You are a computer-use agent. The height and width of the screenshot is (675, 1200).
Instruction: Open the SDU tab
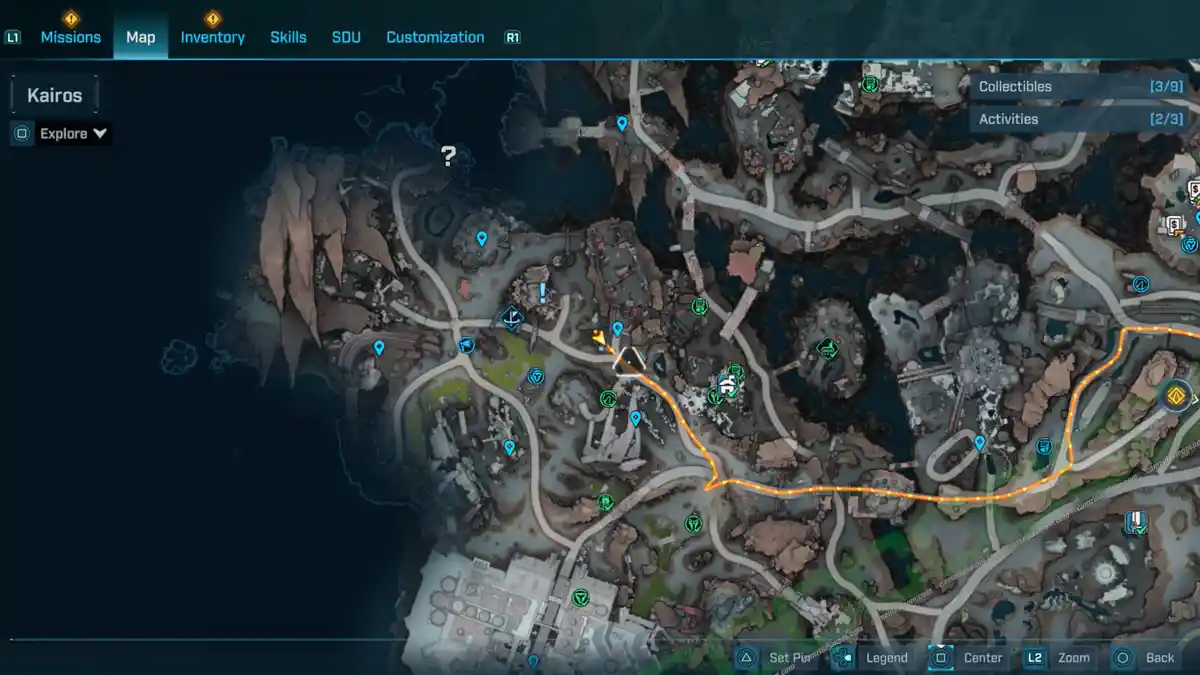pyautogui.click(x=346, y=37)
